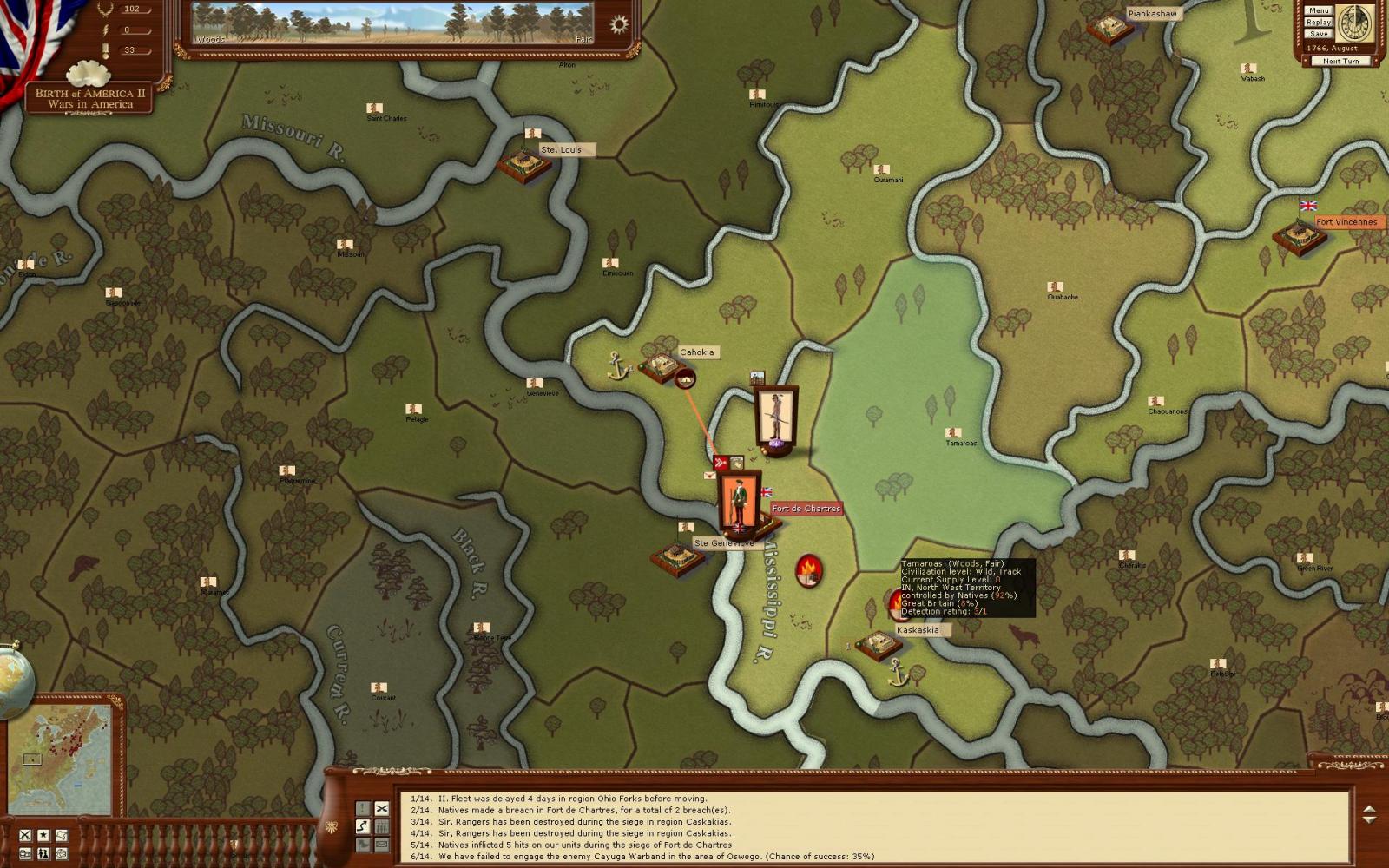Open the log entry about Natives' breach
This screenshot has width=1389, height=868.
(x=583, y=810)
